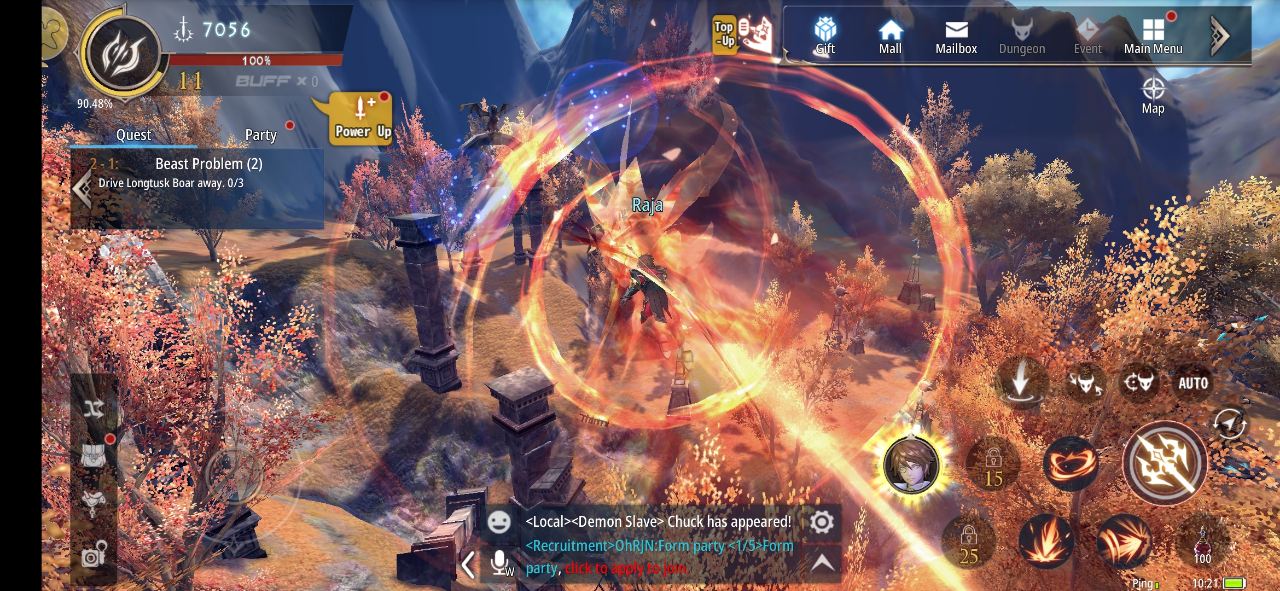Open the Mall shop
This screenshot has width=1280, height=591.
point(890,35)
